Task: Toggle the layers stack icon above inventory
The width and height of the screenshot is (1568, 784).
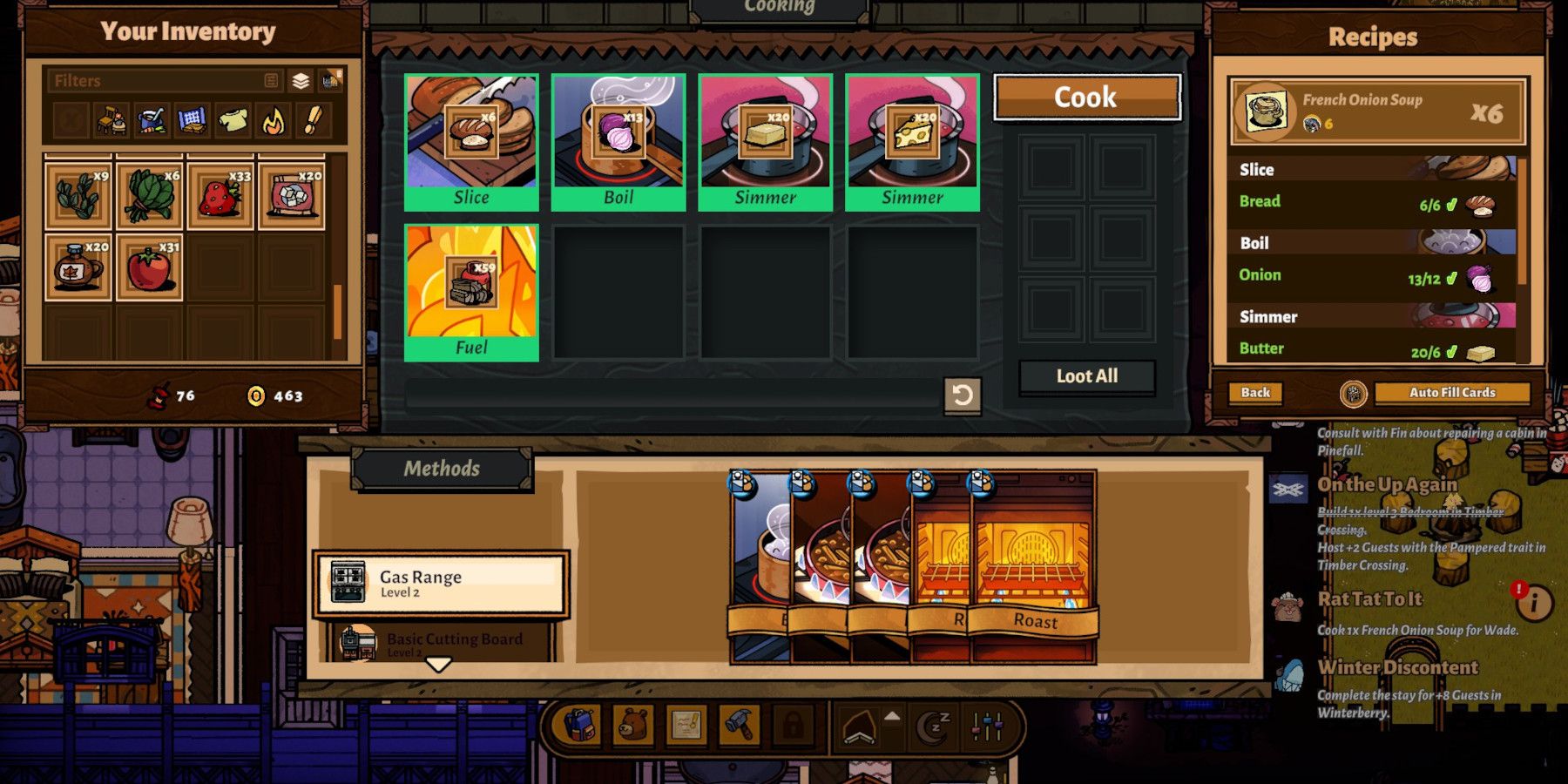Action: click(x=300, y=81)
